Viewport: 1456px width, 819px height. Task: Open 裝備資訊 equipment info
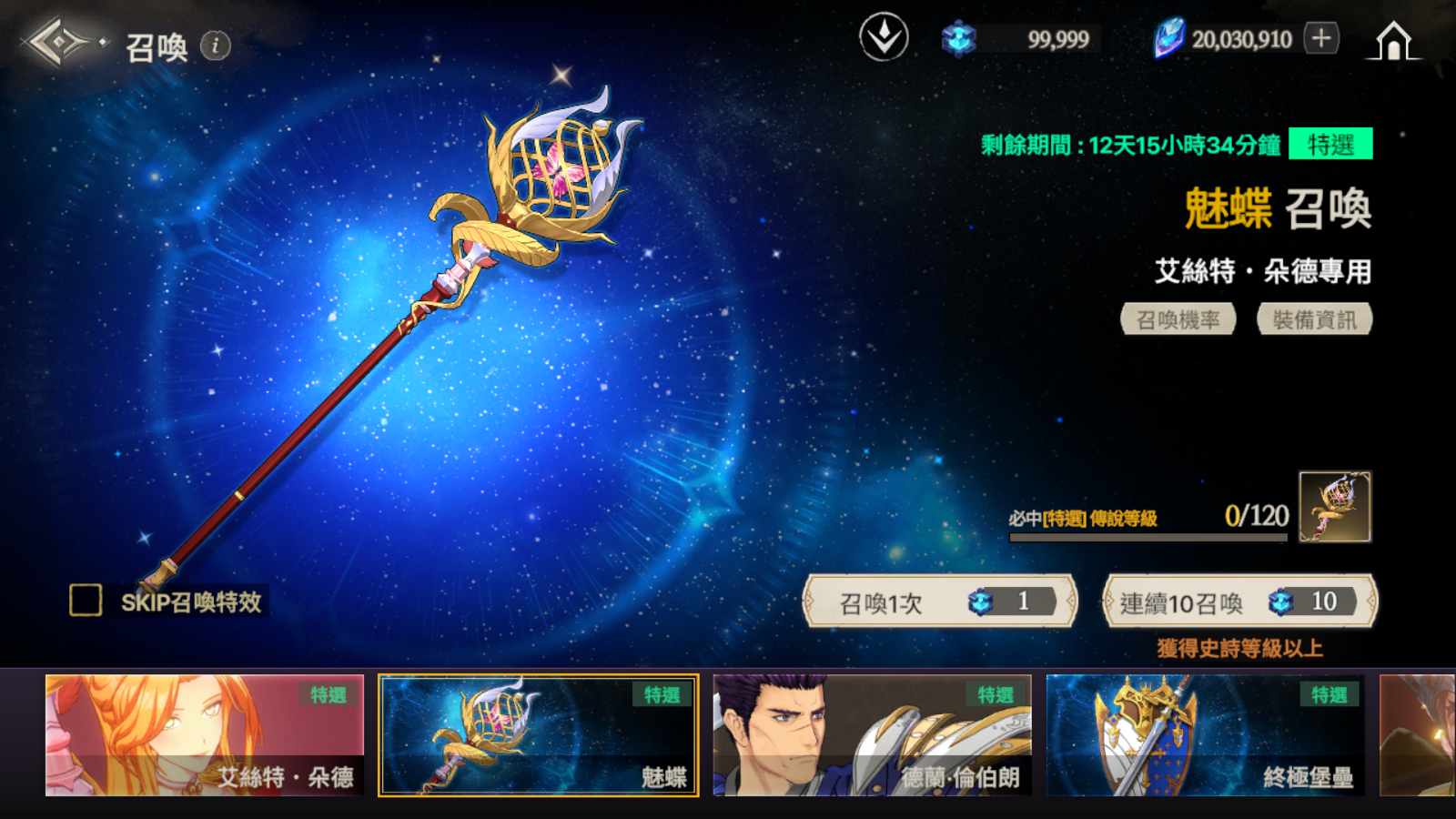pos(1314,319)
